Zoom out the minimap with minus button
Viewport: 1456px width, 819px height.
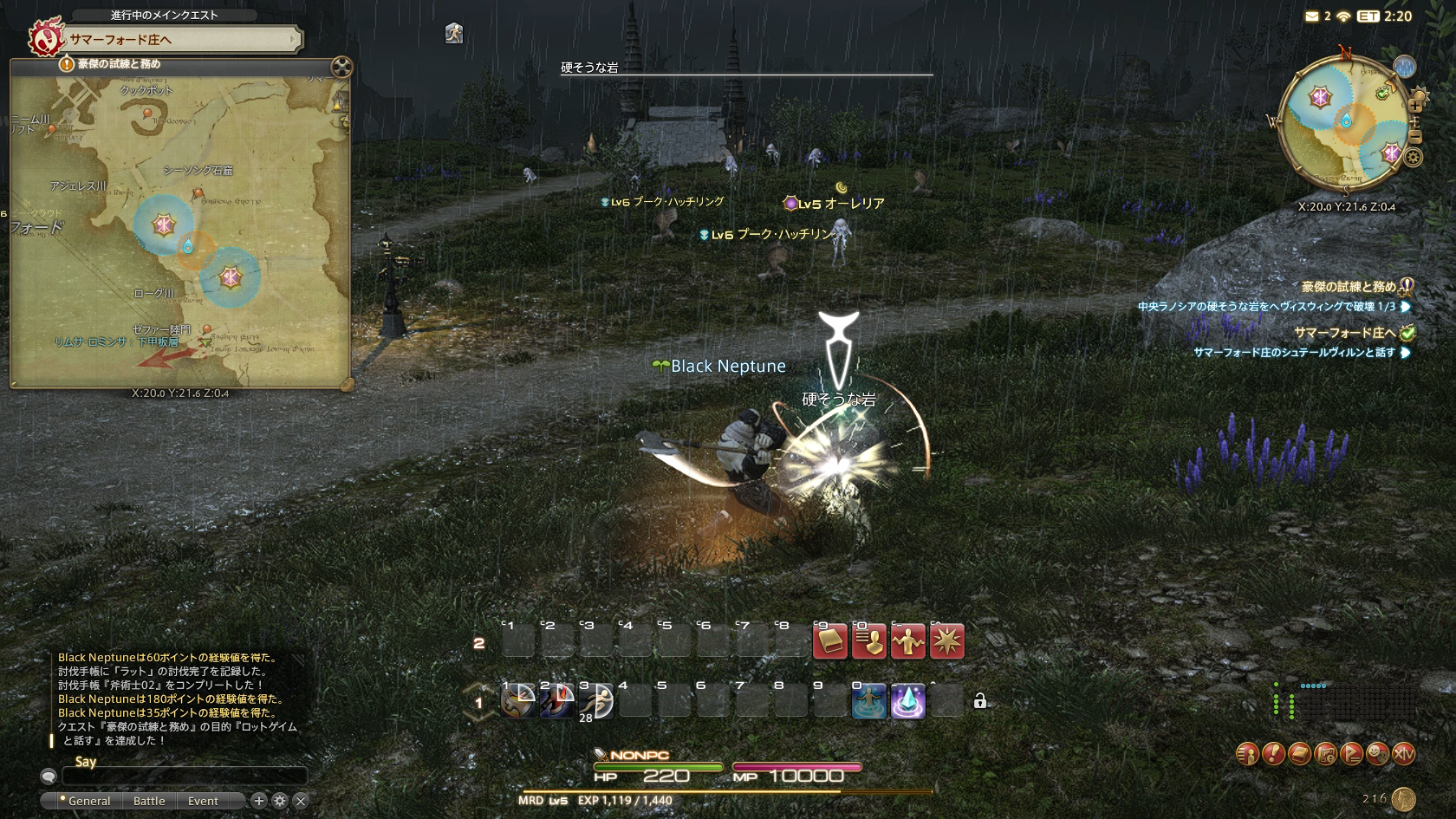[x=1415, y=137]
